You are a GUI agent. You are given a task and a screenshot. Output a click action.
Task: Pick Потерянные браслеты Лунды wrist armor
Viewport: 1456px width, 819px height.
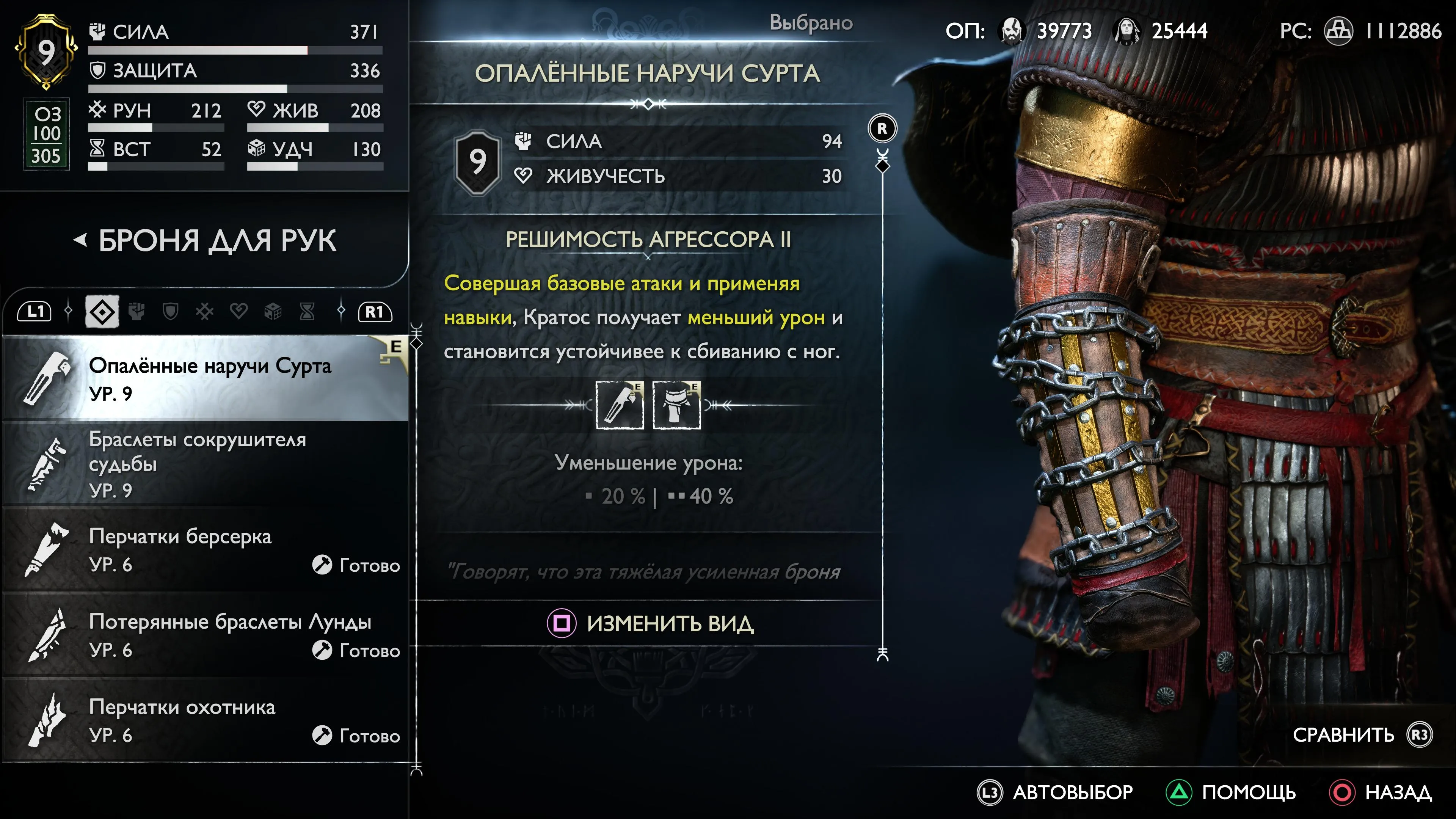pyautogui.click(x=209, y=635)
